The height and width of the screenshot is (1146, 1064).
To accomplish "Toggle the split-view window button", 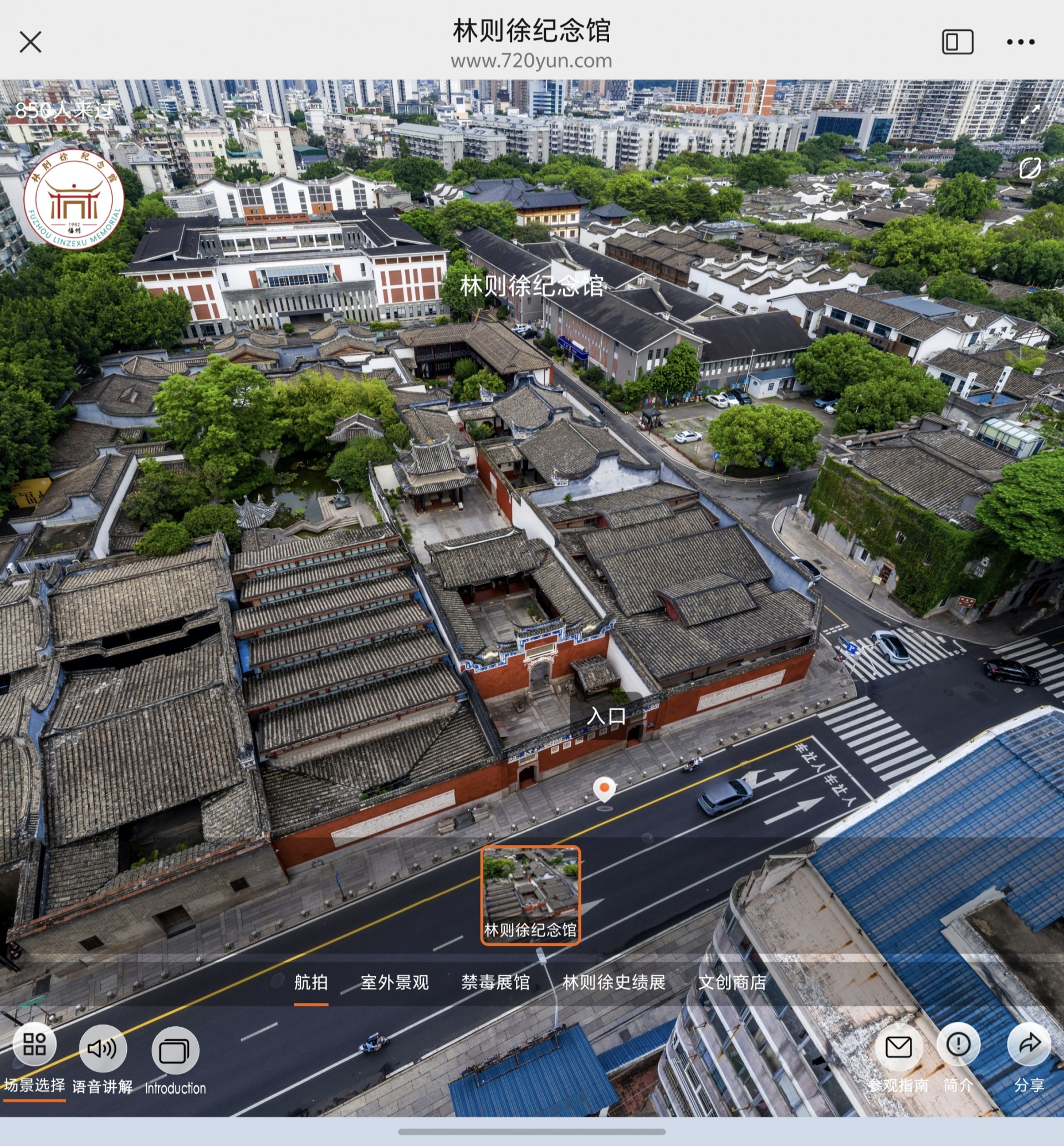I will pyautogui.click(x=958, y=42).
